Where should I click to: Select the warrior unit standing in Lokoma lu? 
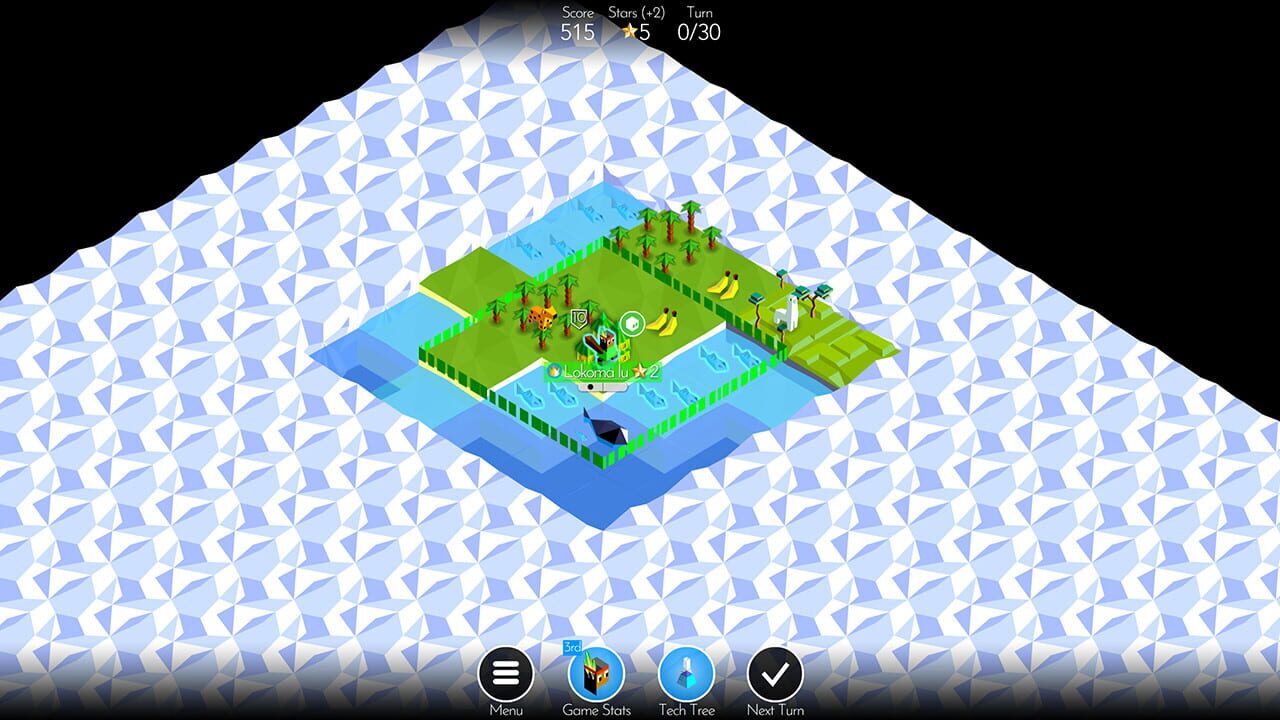(603, 343)
